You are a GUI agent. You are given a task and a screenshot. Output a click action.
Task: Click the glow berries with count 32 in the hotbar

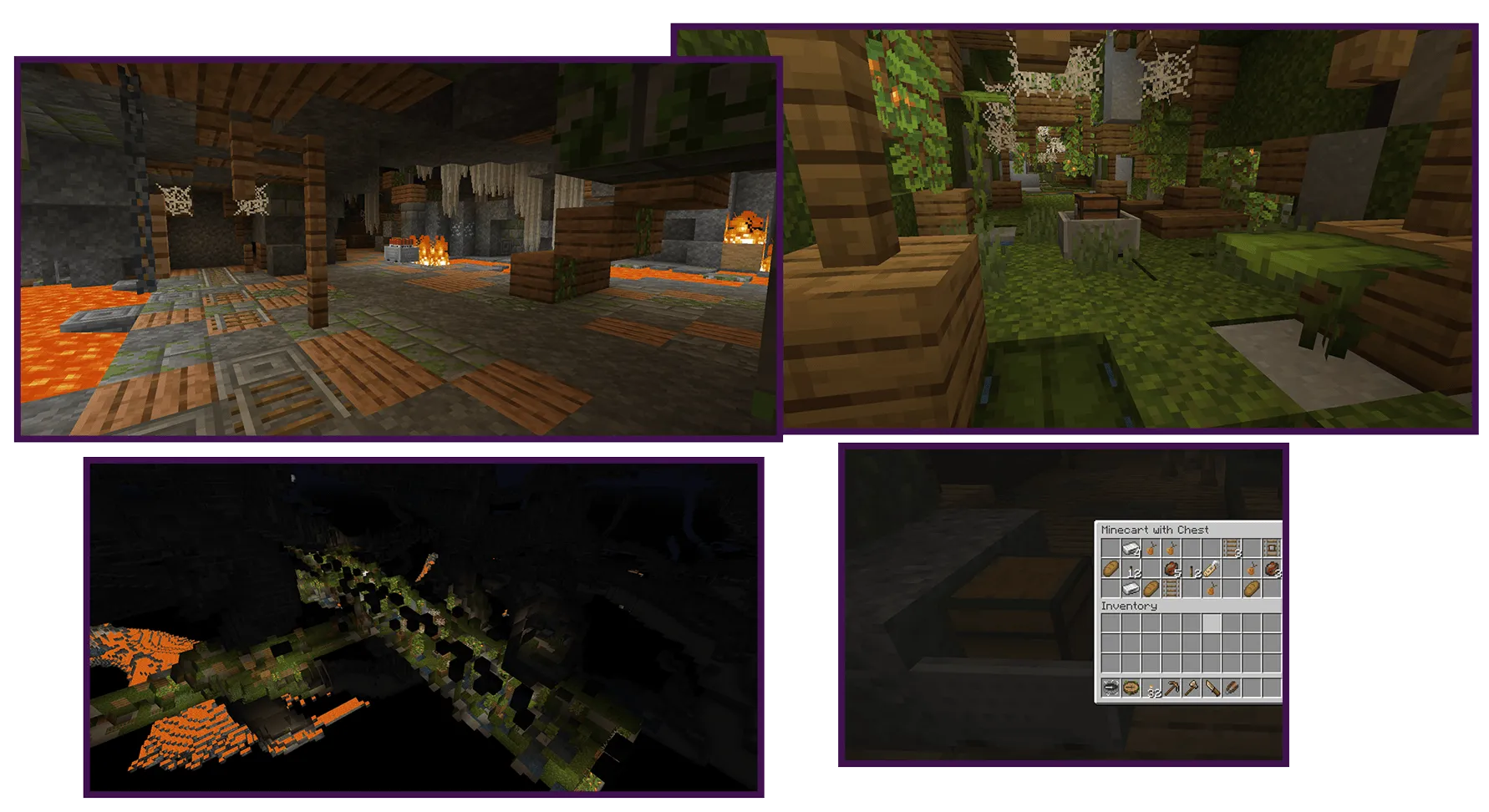[x=1151, y=688]
